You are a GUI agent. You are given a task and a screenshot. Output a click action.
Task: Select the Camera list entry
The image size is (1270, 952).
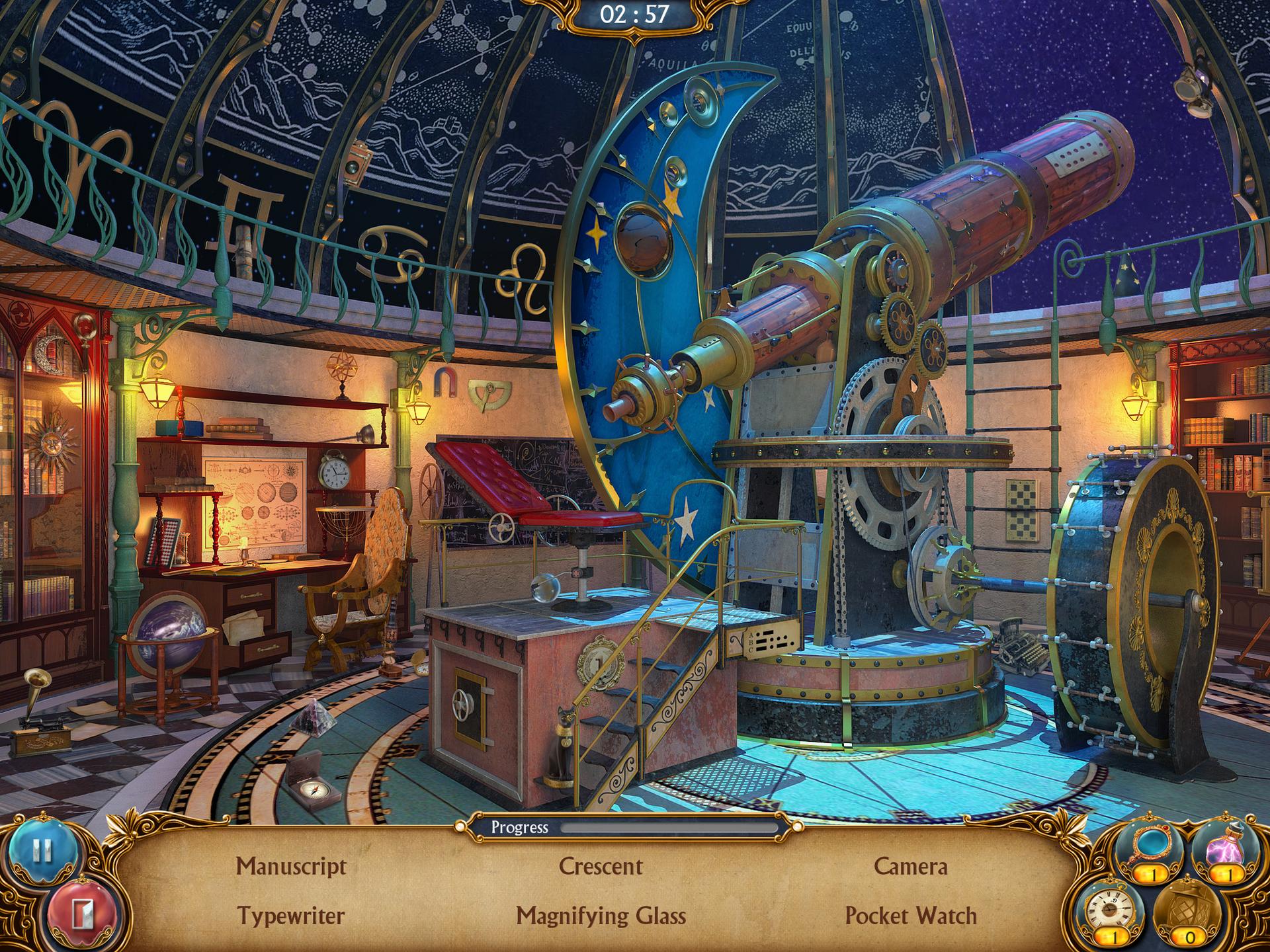[x=910, y=866]
